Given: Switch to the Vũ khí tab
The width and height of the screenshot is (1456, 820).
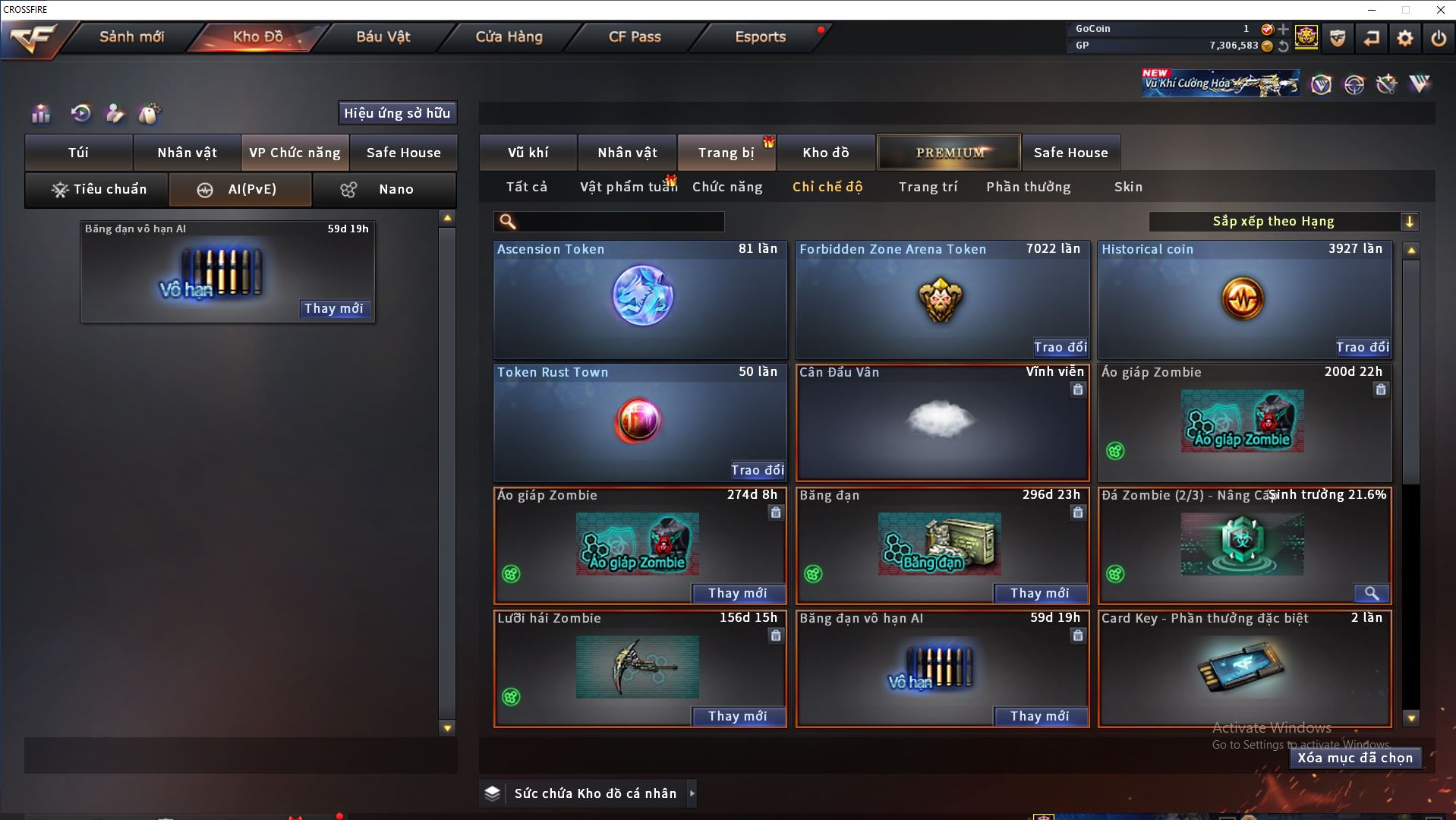Looking at the screenshot, I should [528, 153].
